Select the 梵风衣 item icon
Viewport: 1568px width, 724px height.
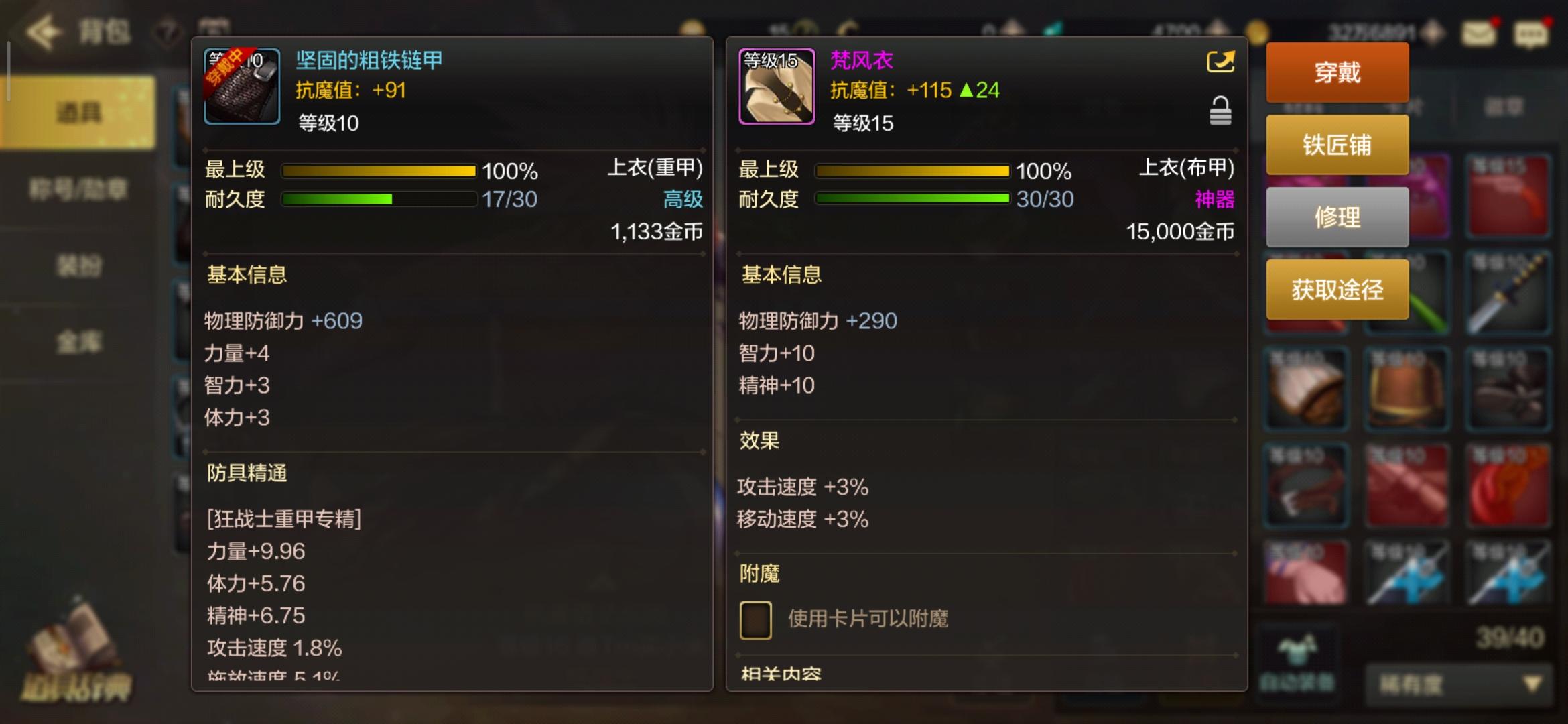click(775, 86)
